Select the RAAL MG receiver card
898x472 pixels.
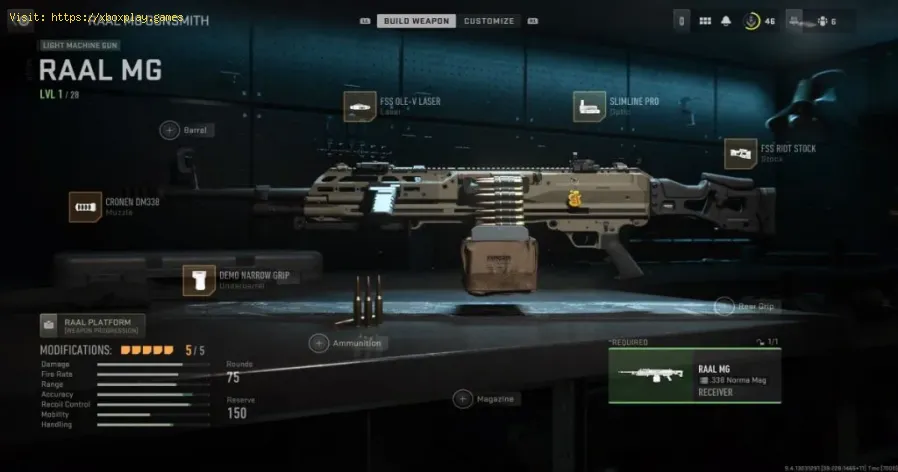point(695,376)
